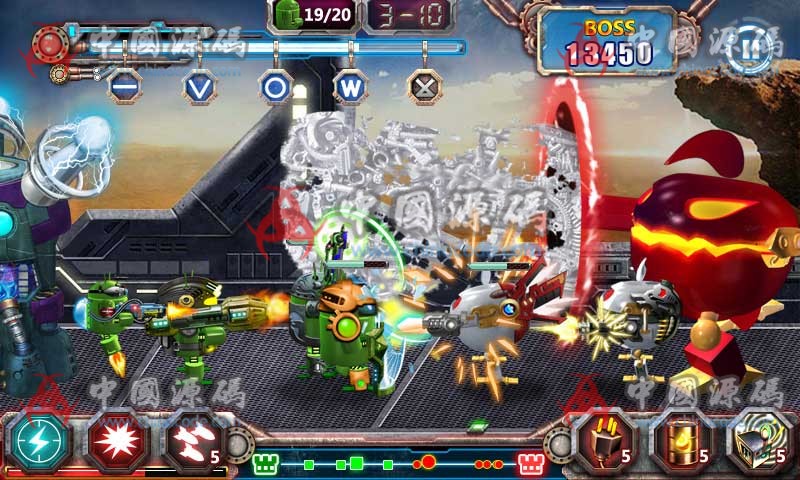The image size is (800, 480).
Task: Use the yellow fuel barrel item
Action: point(683,441)
